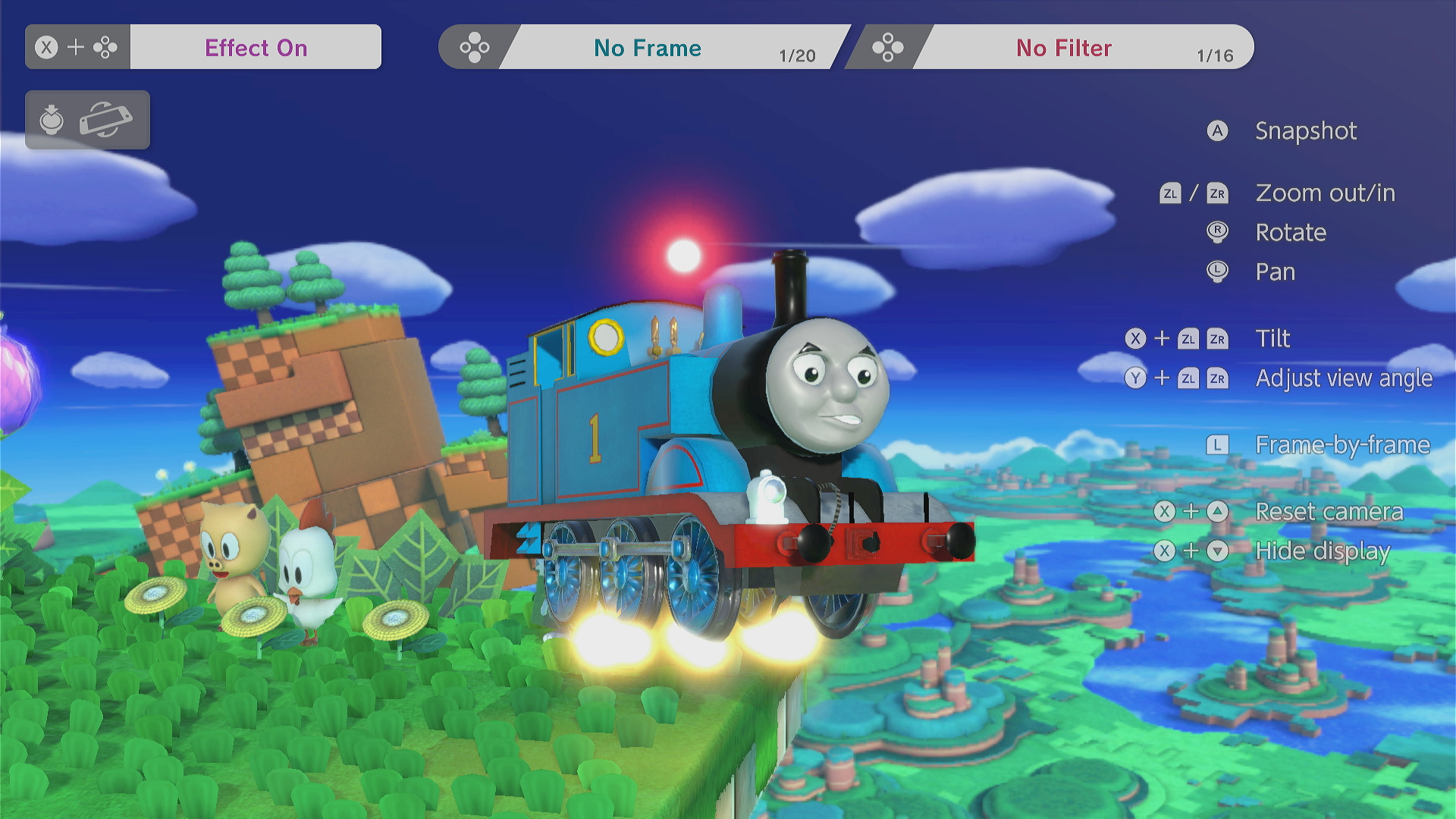
Task: Toggle Effect On to Effect Off
Action: pyautogui.click(x=255, y=47)
